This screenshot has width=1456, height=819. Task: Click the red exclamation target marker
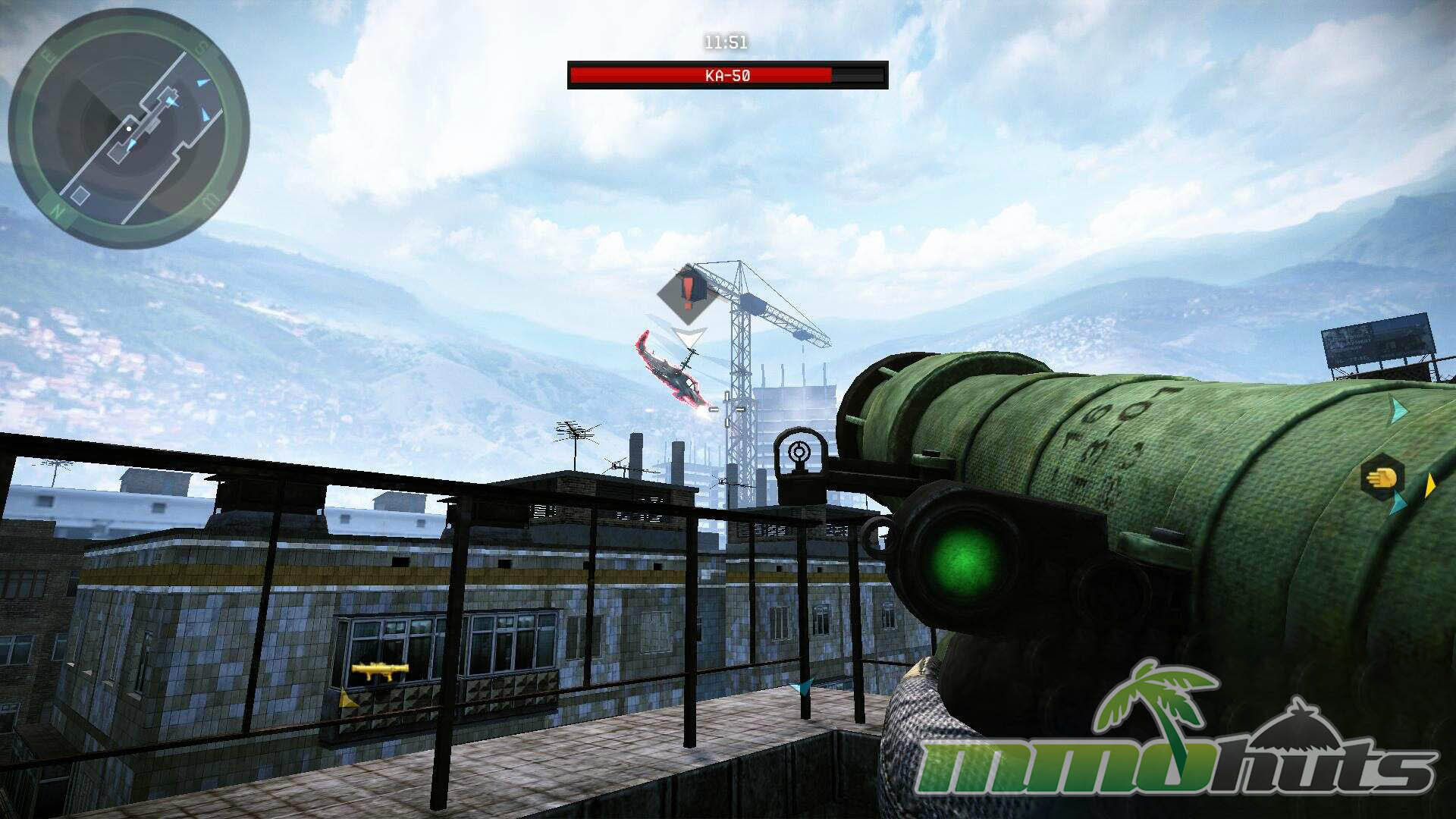(687, 292)
